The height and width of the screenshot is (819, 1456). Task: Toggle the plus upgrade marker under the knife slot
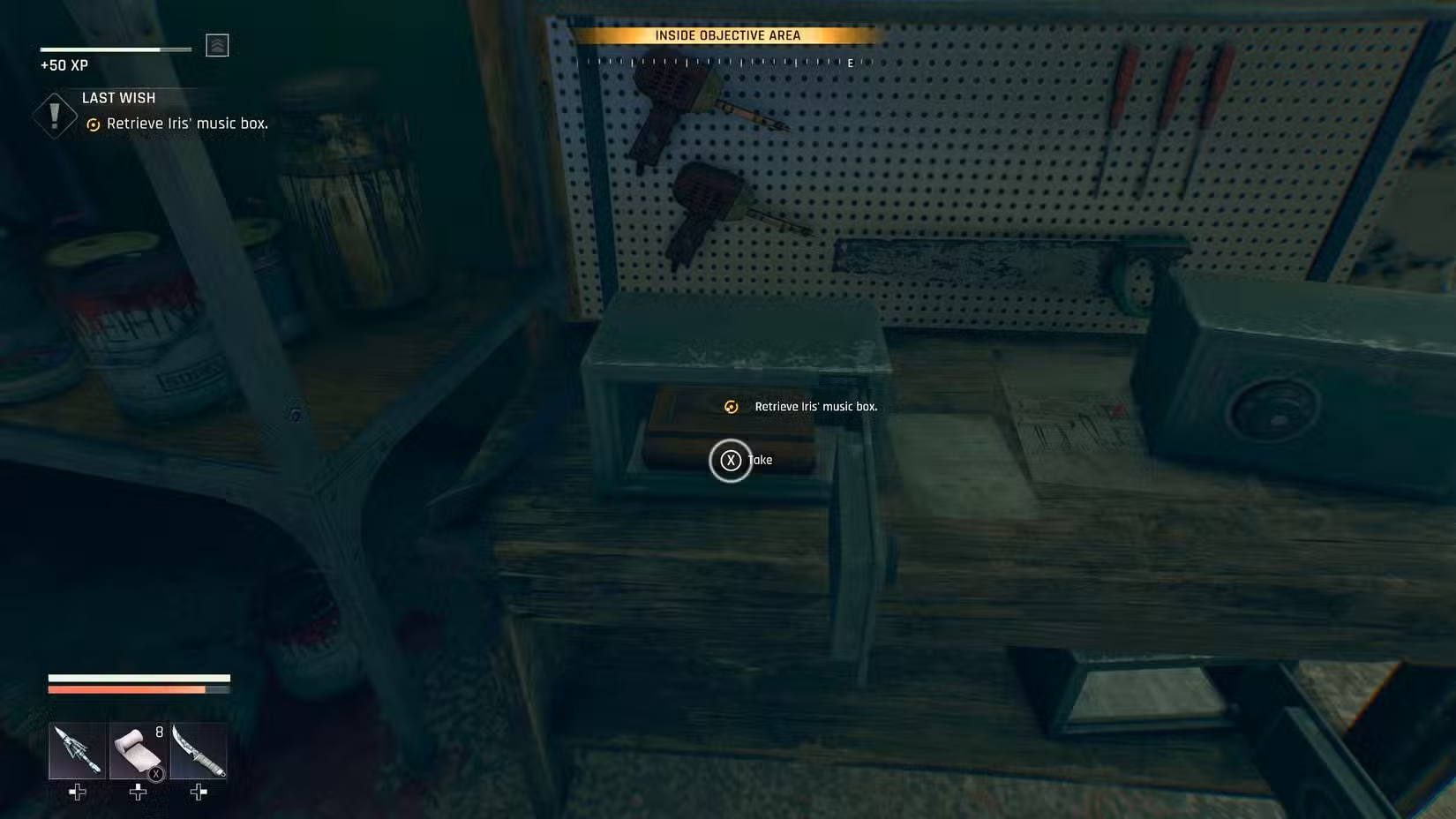(x=198, y=793)
